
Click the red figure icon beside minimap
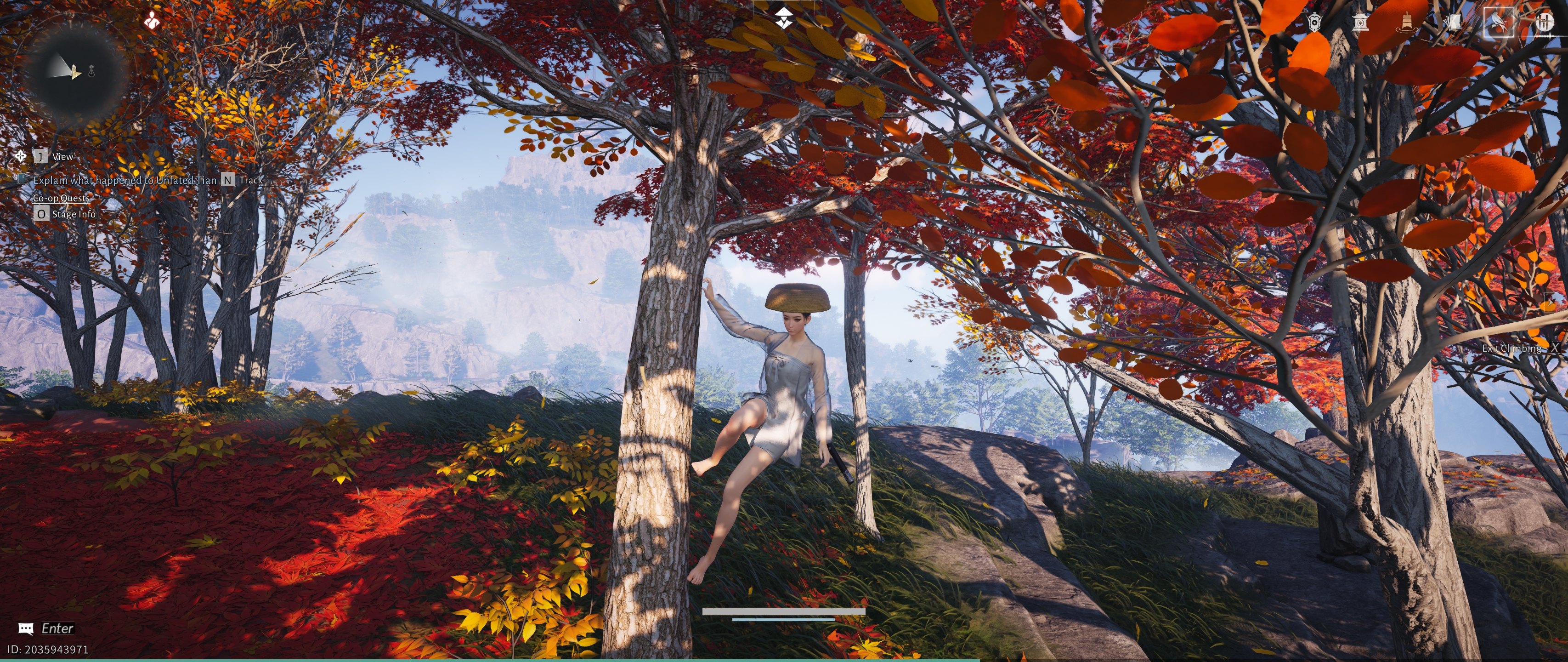152,21
